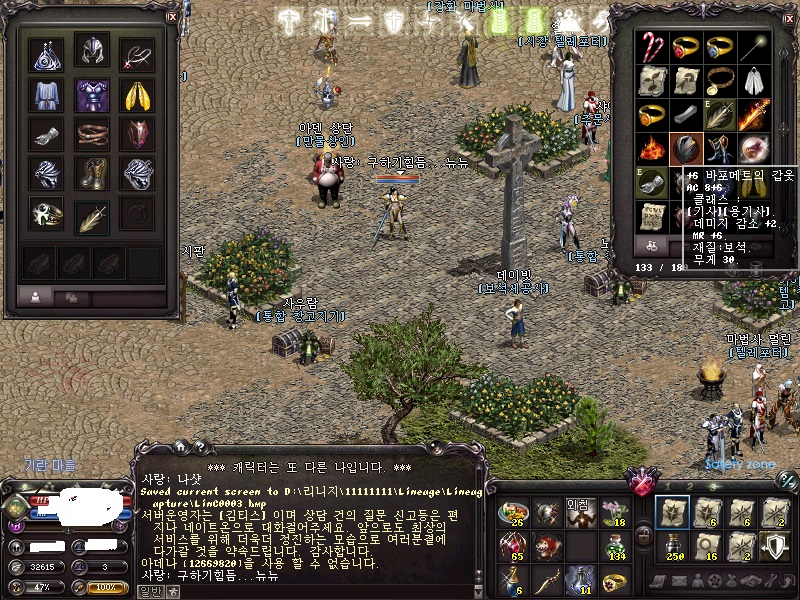
Task: Open the mail envelope menu icon
Action: click(681, 581)
